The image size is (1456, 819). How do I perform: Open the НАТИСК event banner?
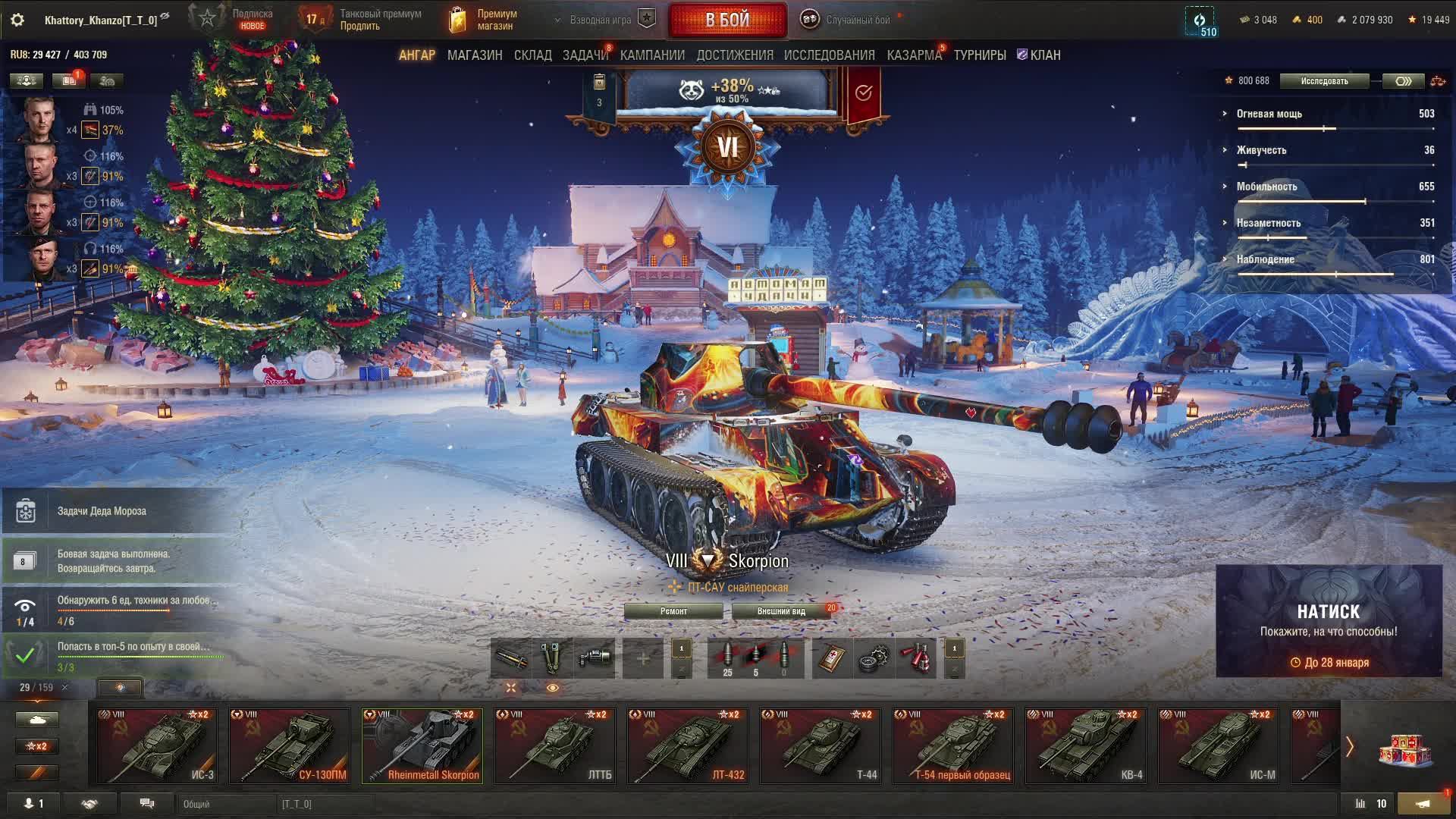tap(1329, 620)
